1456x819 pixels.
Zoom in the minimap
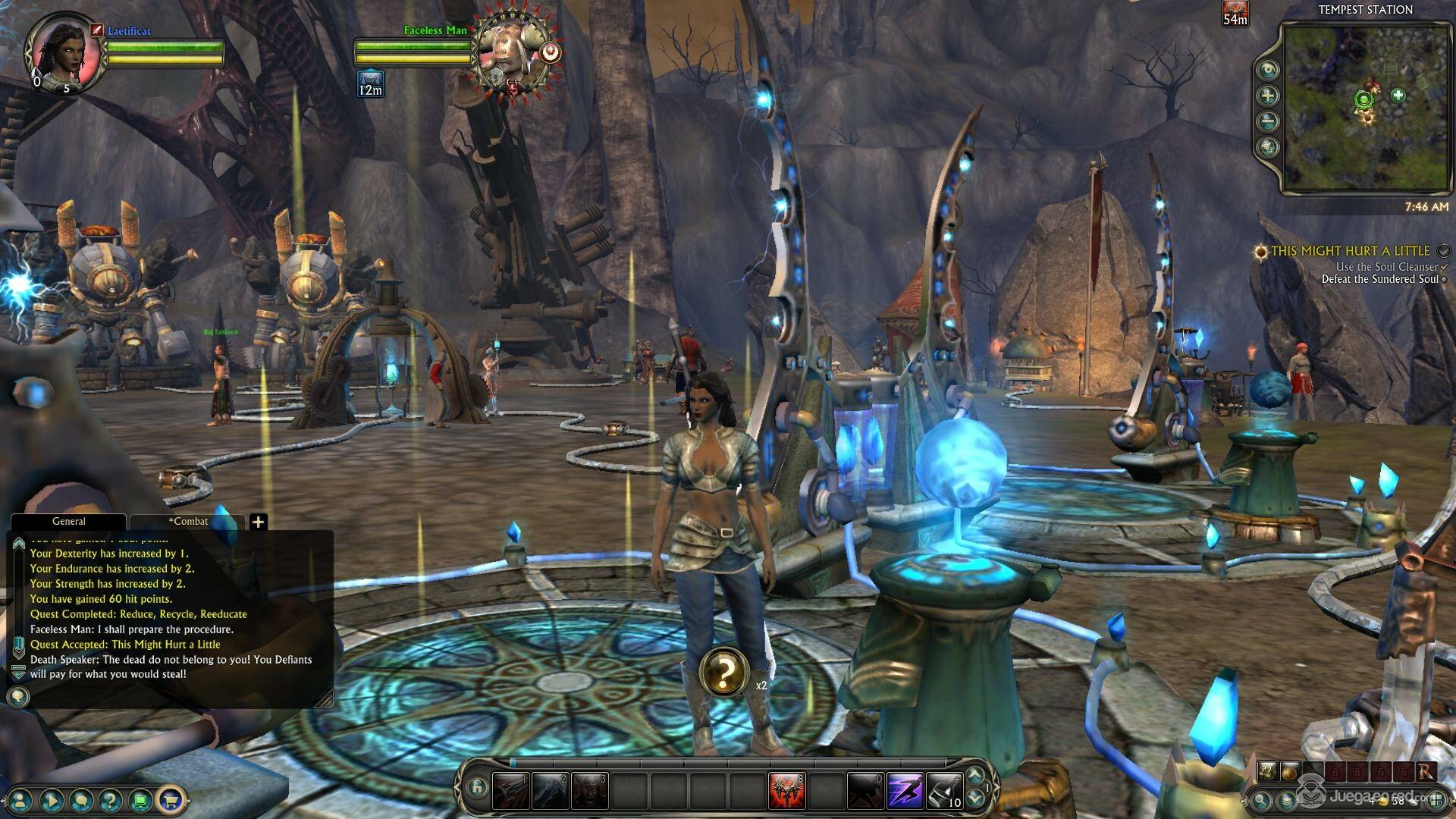[1268, 96]
